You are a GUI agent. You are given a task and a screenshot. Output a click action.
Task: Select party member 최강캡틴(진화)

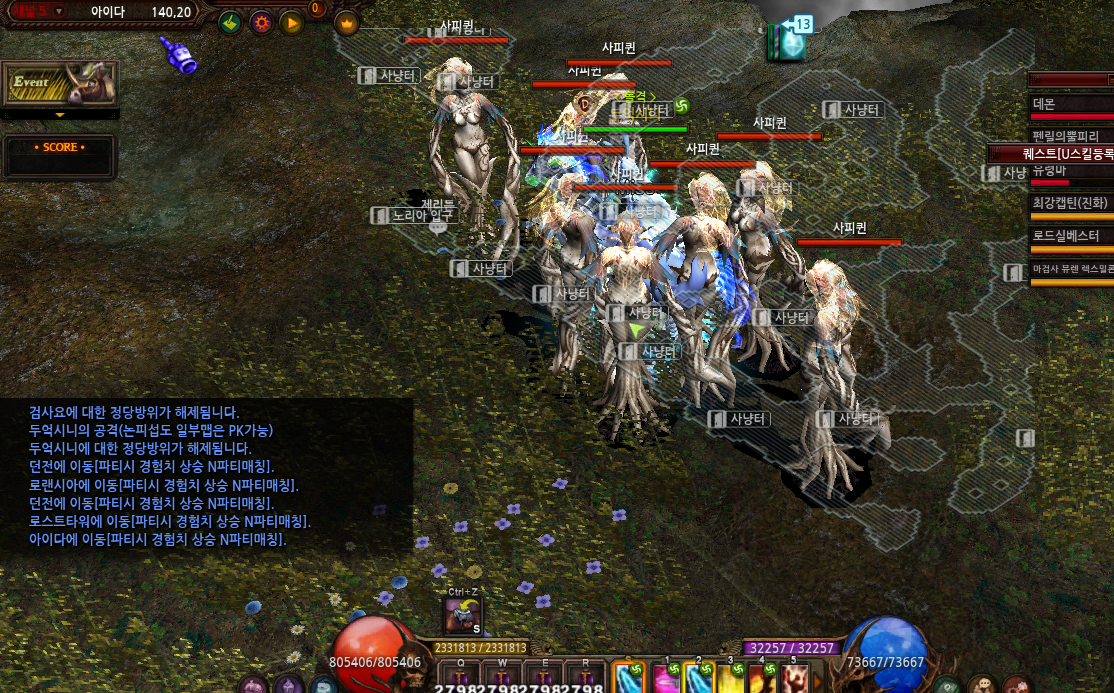pos(1071,203)
